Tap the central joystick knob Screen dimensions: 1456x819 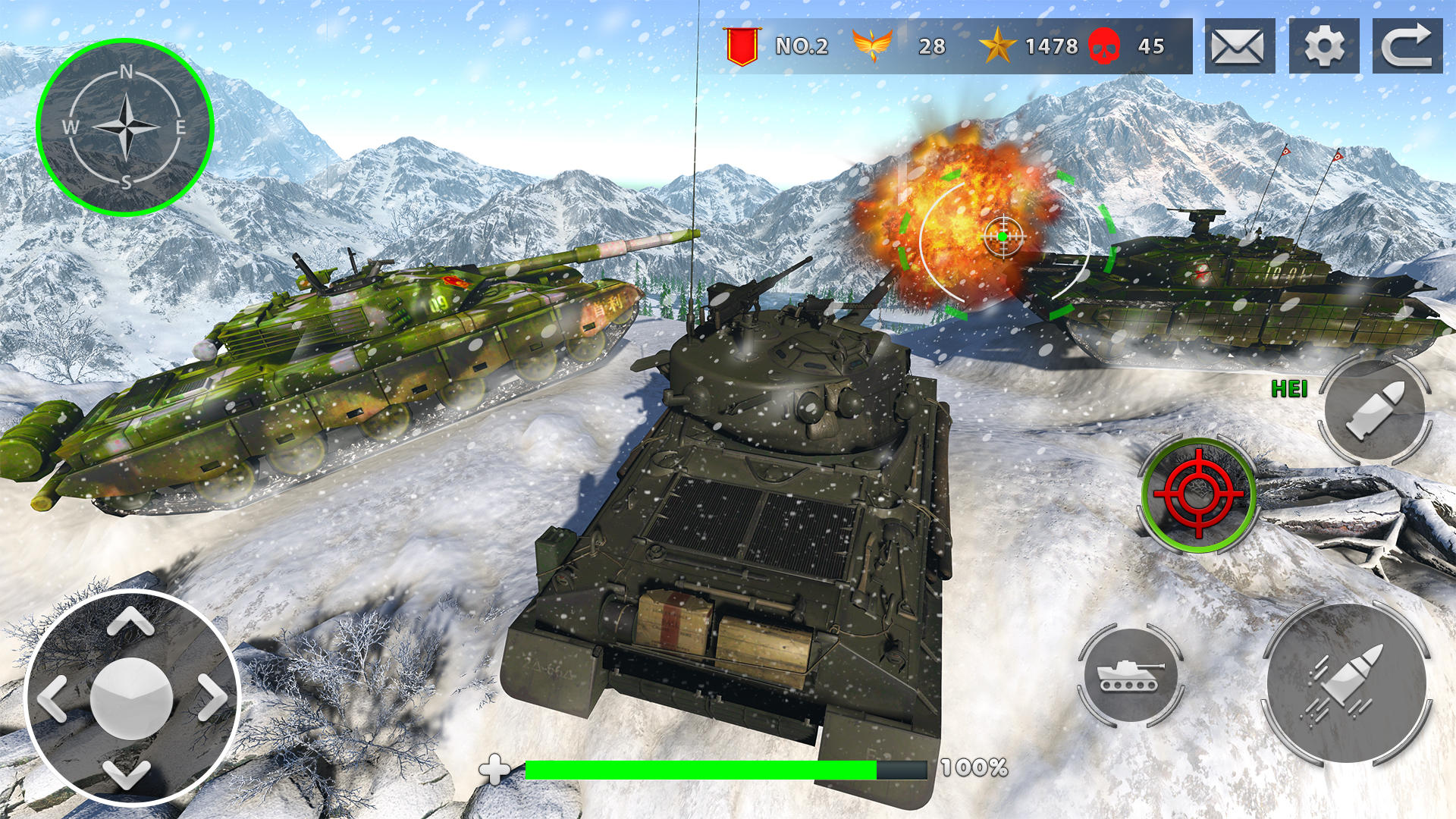130,698
